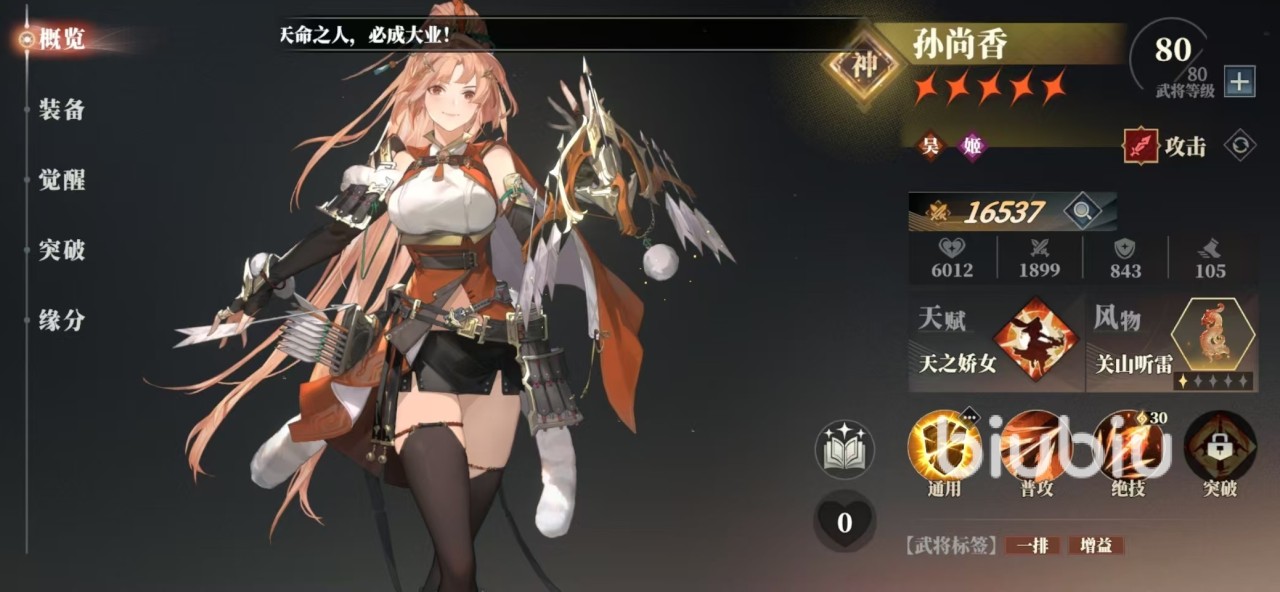Viewport: 1280px width, 592px height.
Task: View the 天之娇女 talent icon
Action: click(1043, 337)
